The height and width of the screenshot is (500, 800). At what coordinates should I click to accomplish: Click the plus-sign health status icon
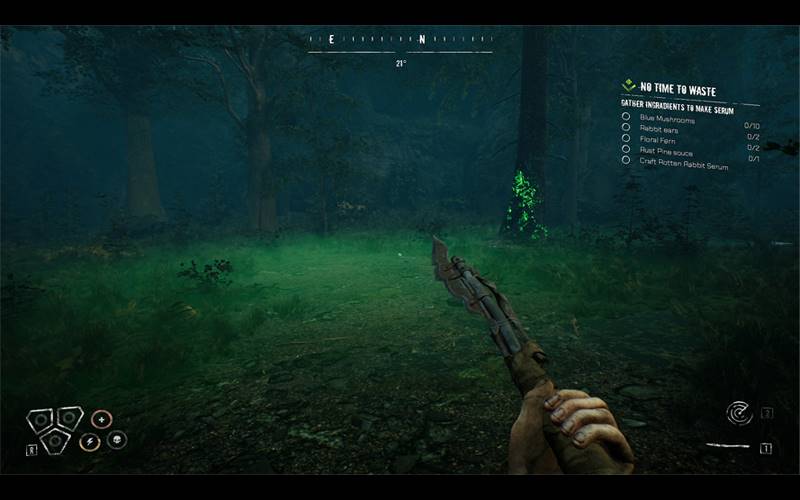click(x=101, y=419)
